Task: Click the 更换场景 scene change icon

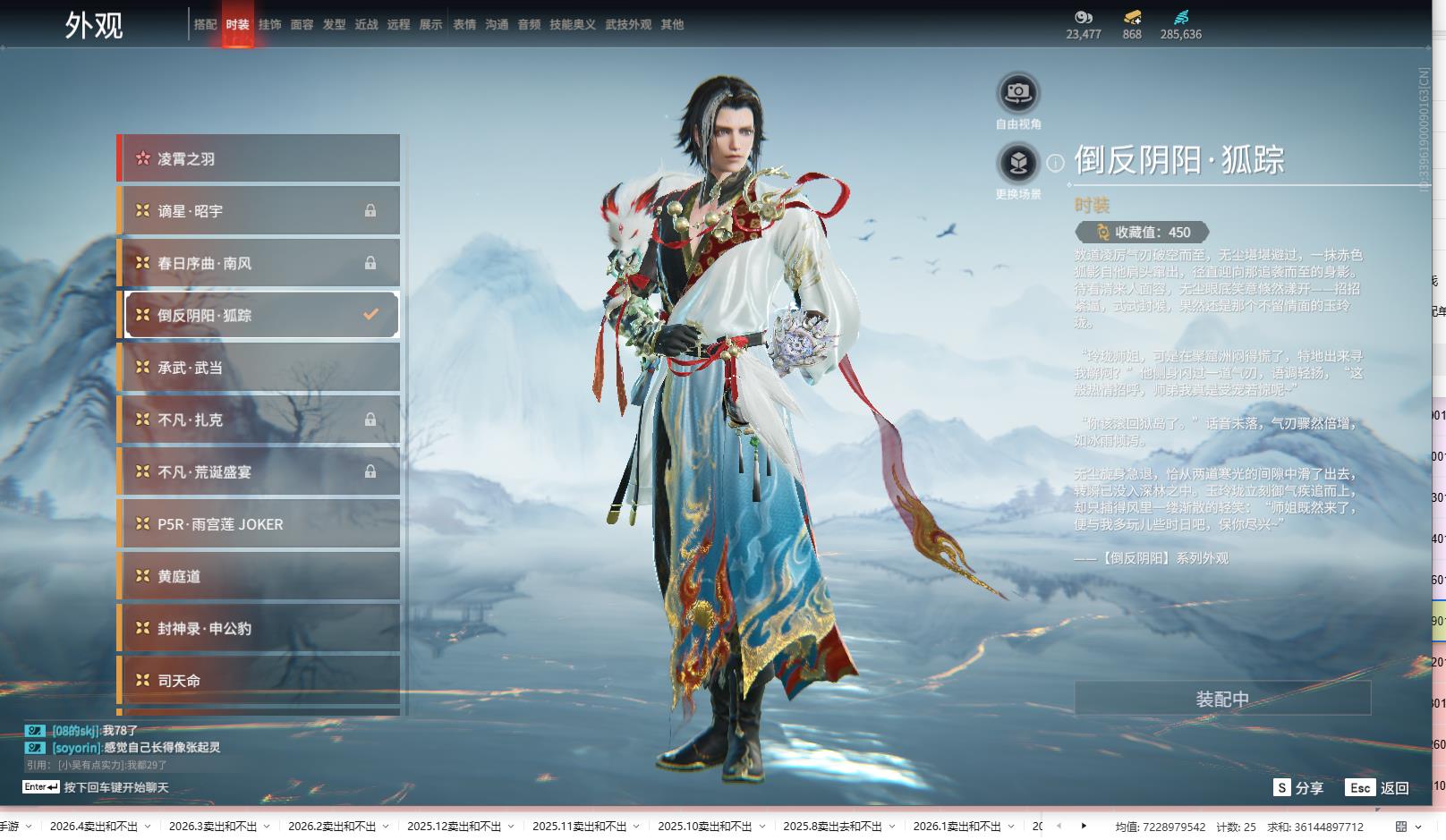Action: (x=1018, y=163)
